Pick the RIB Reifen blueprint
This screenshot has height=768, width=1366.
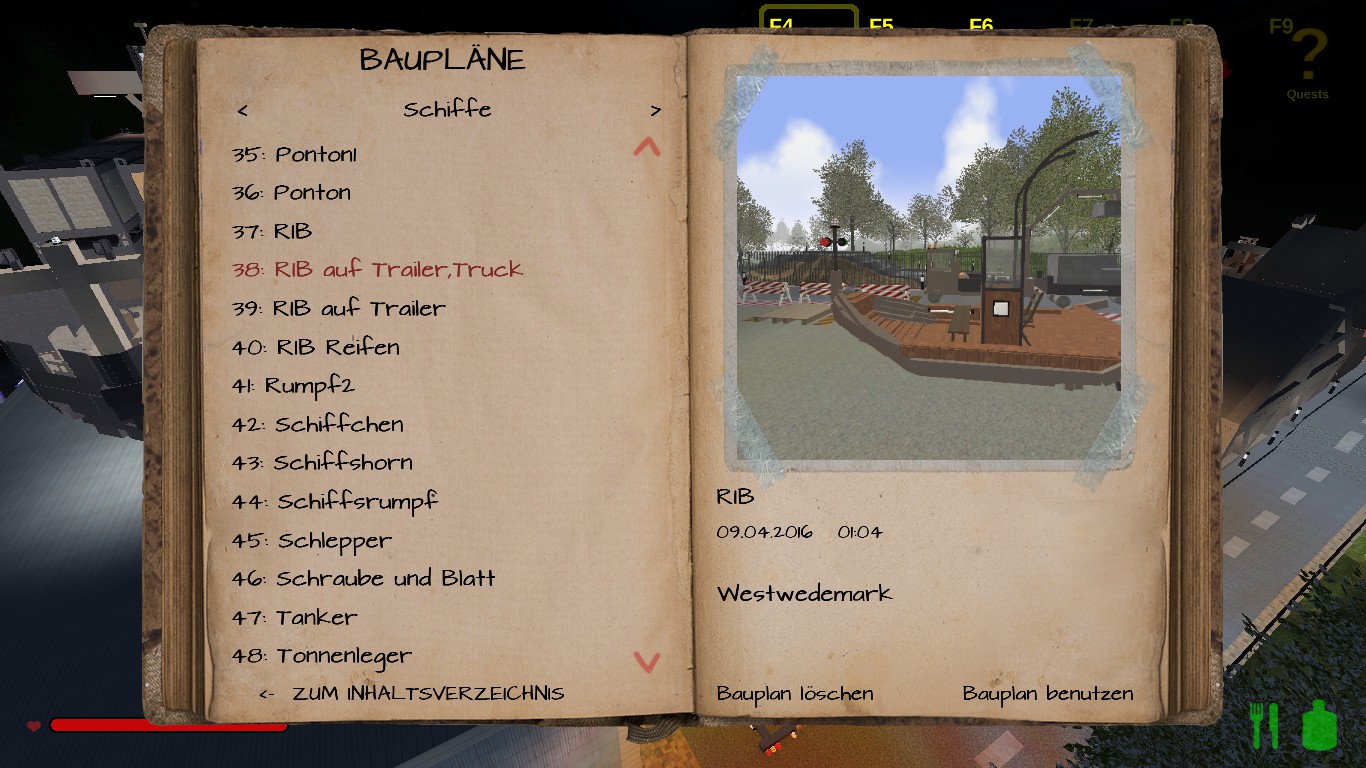click(315, 347)
